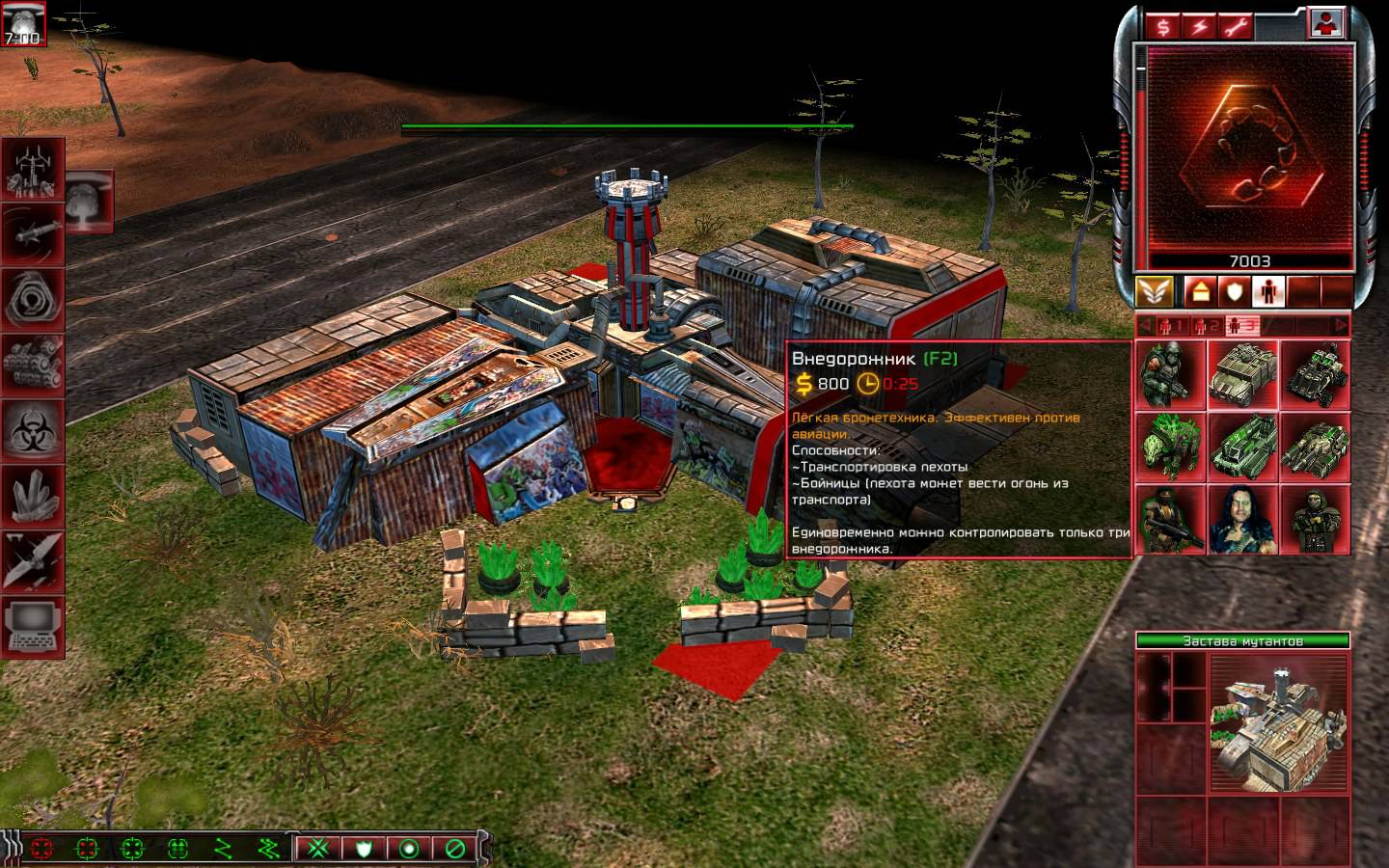Build the green rocket launcher vehicle

point(1242,448)
